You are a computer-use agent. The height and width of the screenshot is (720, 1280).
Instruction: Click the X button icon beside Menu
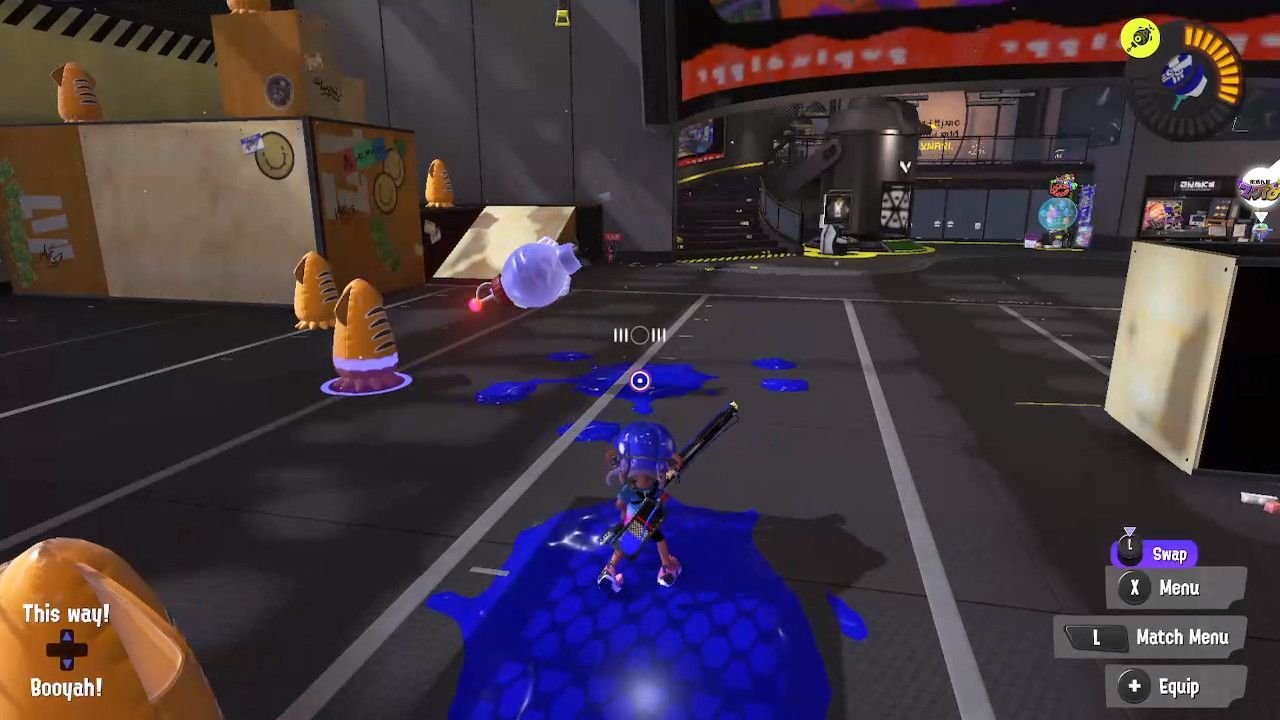click(1134, 588)
